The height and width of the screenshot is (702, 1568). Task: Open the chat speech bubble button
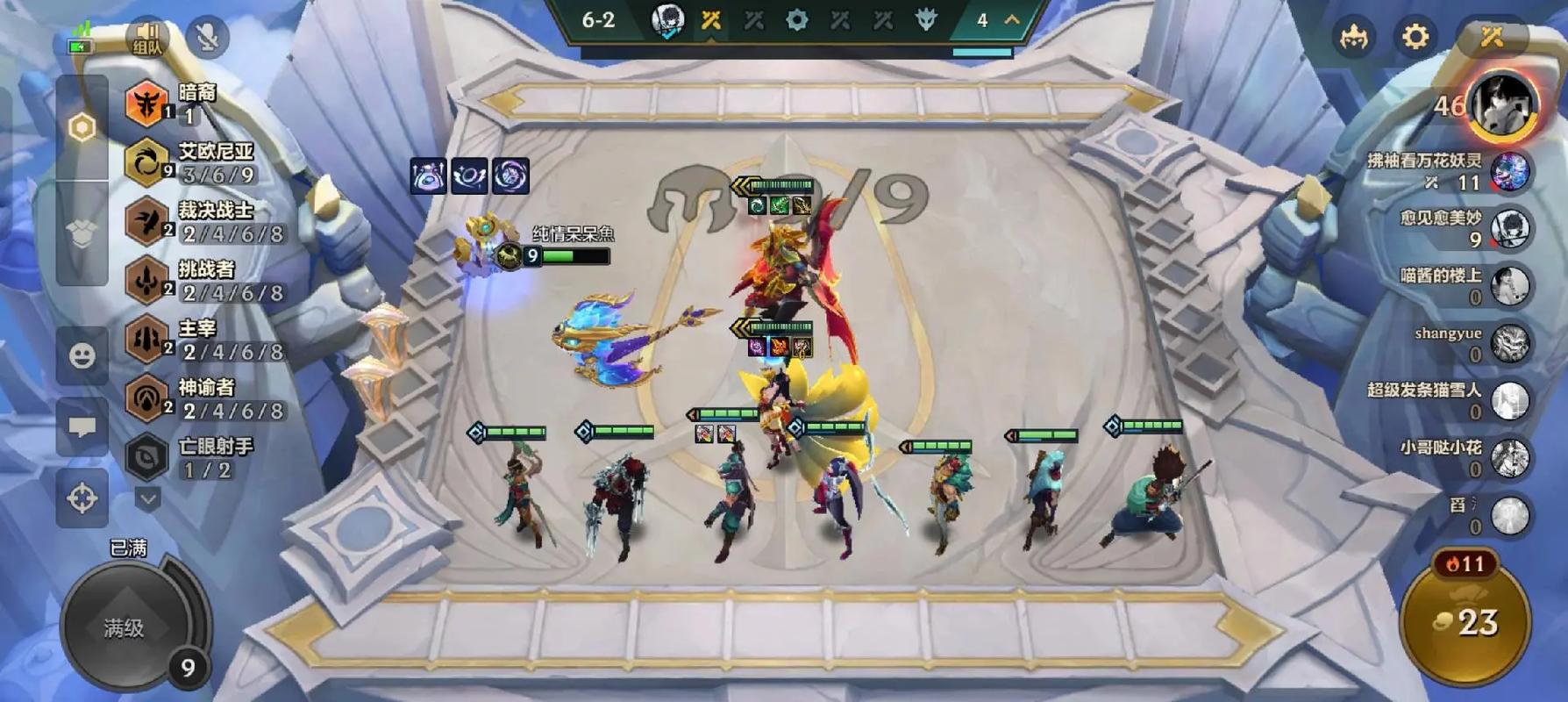(82, 427)
